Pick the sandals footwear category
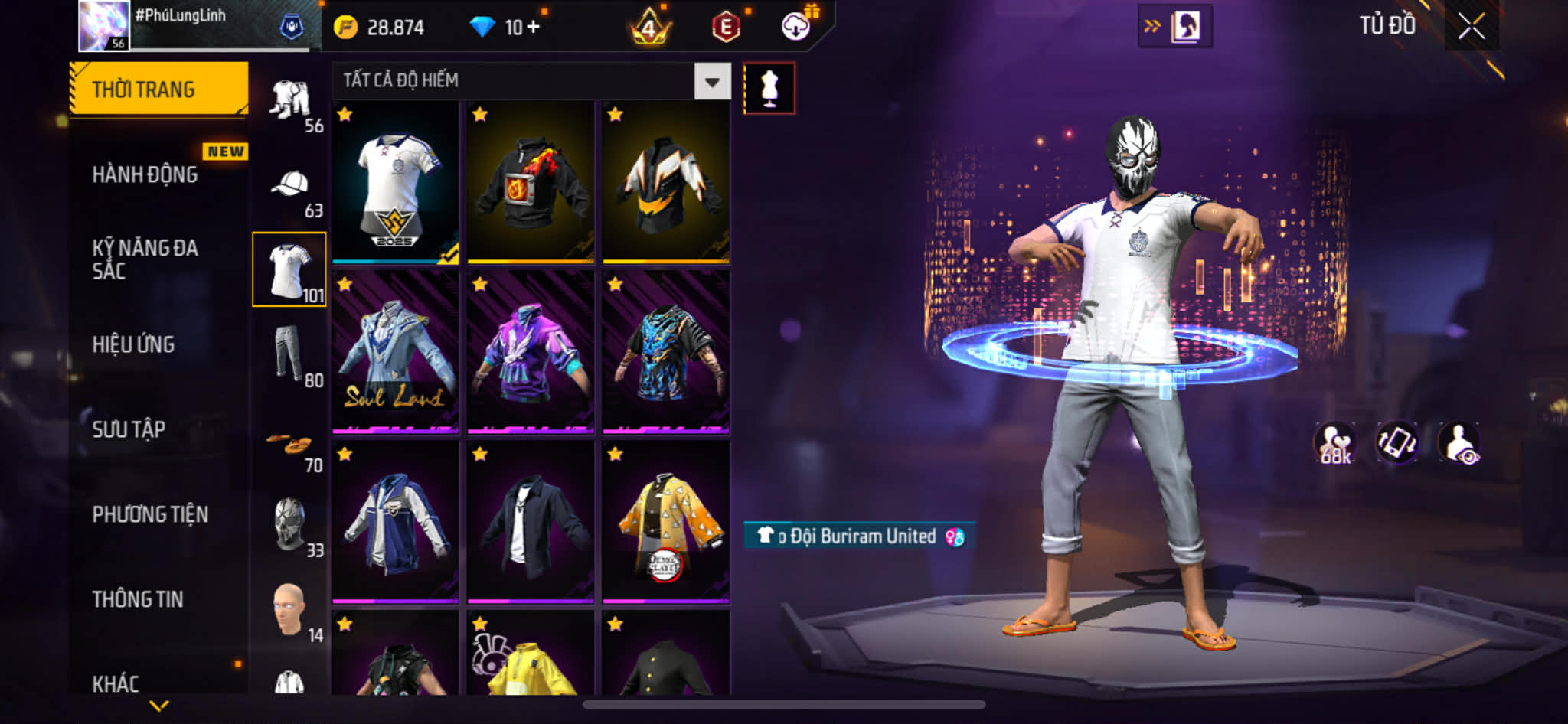The width and height of the screenshot is (1568, 724). pos(289,444)
